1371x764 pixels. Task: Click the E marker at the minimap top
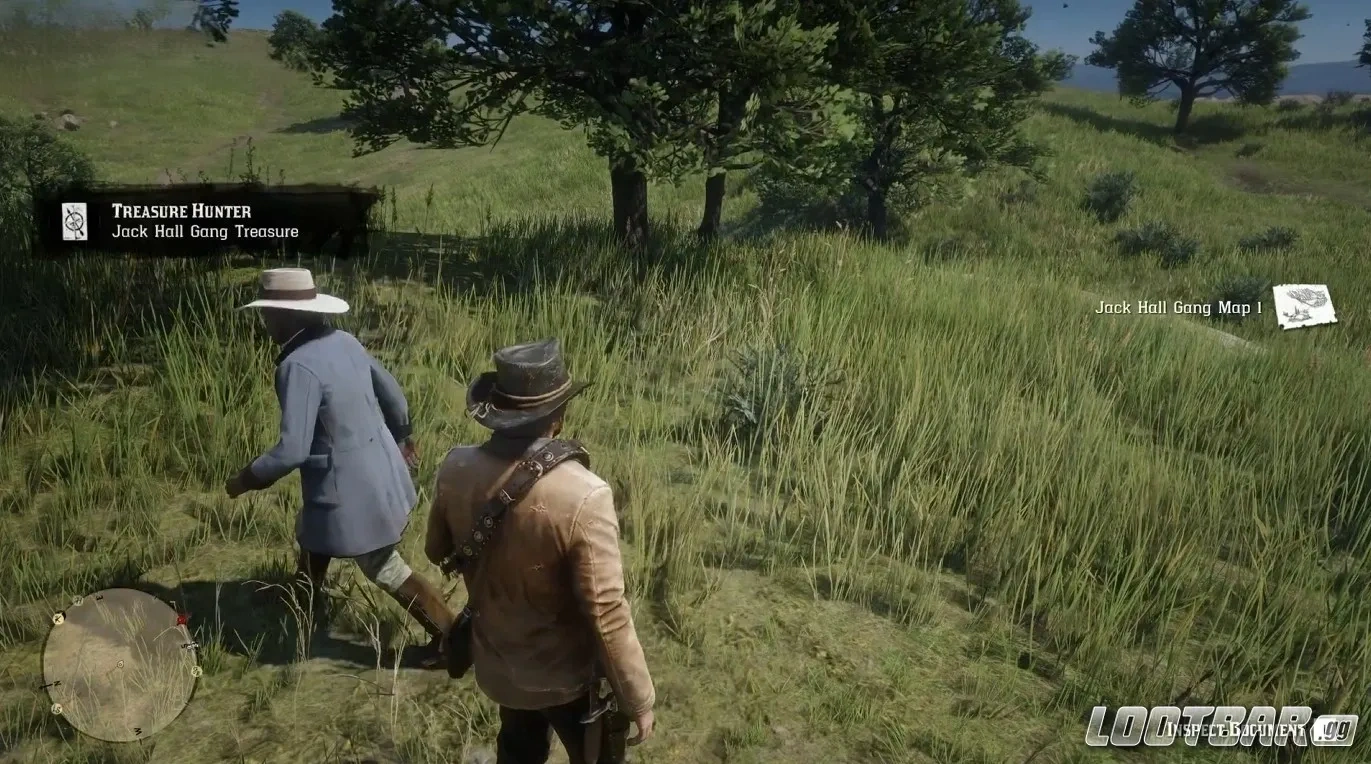pos(99,597)
